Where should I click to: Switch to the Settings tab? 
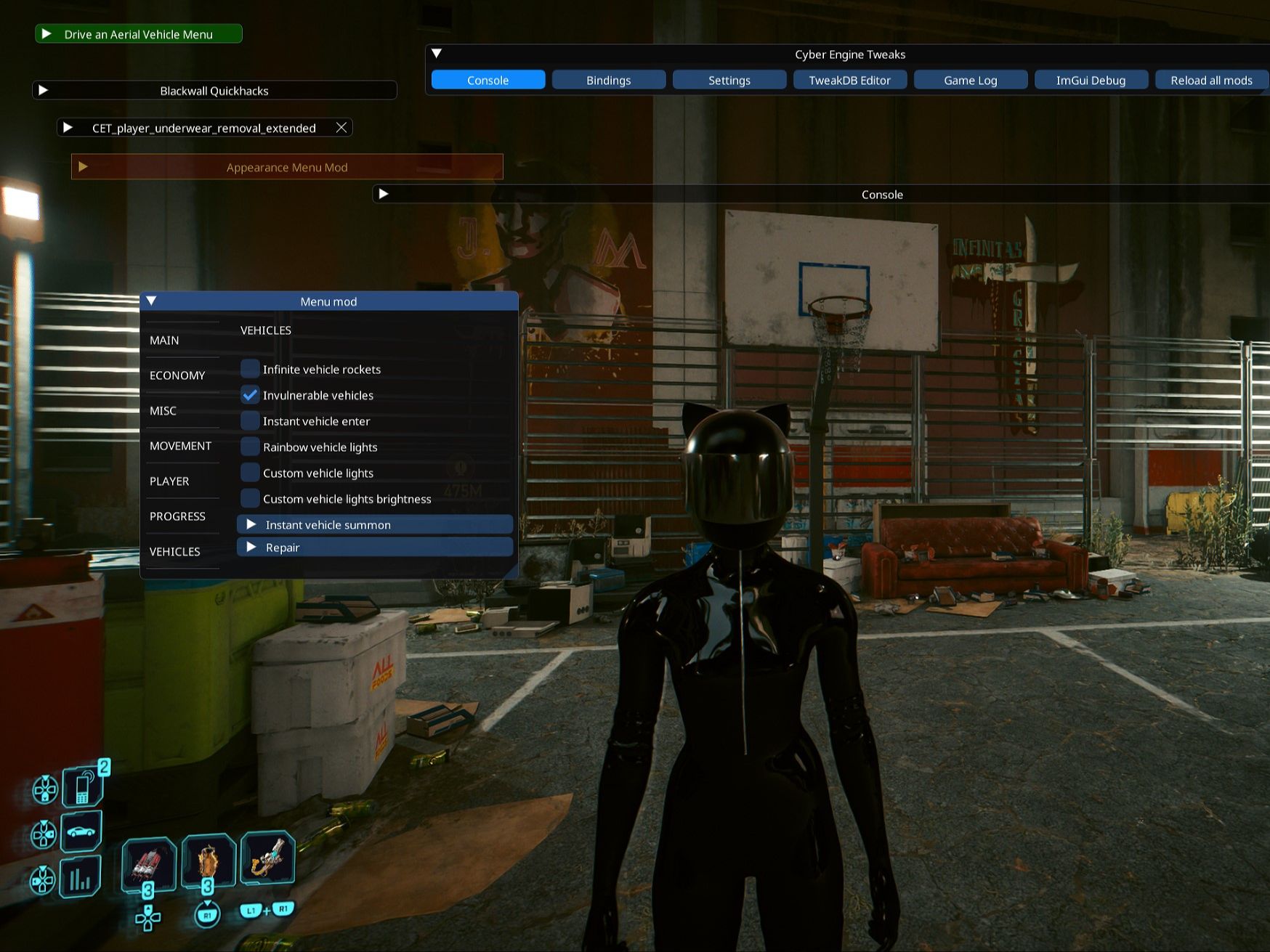729,80
